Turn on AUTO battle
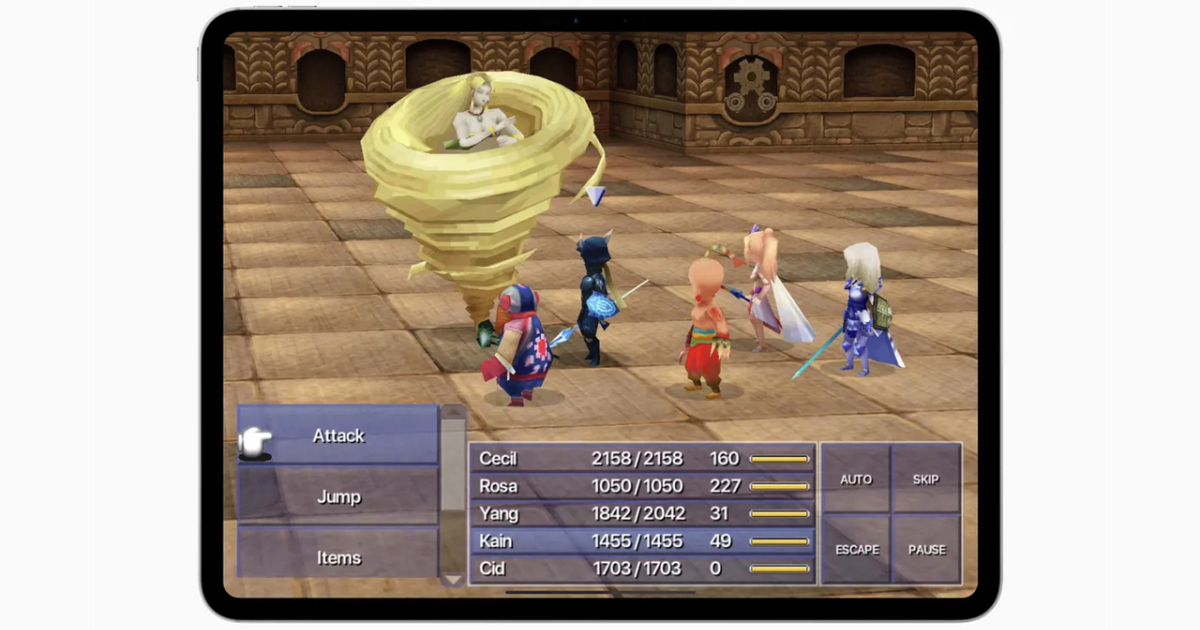 (855, 479)
